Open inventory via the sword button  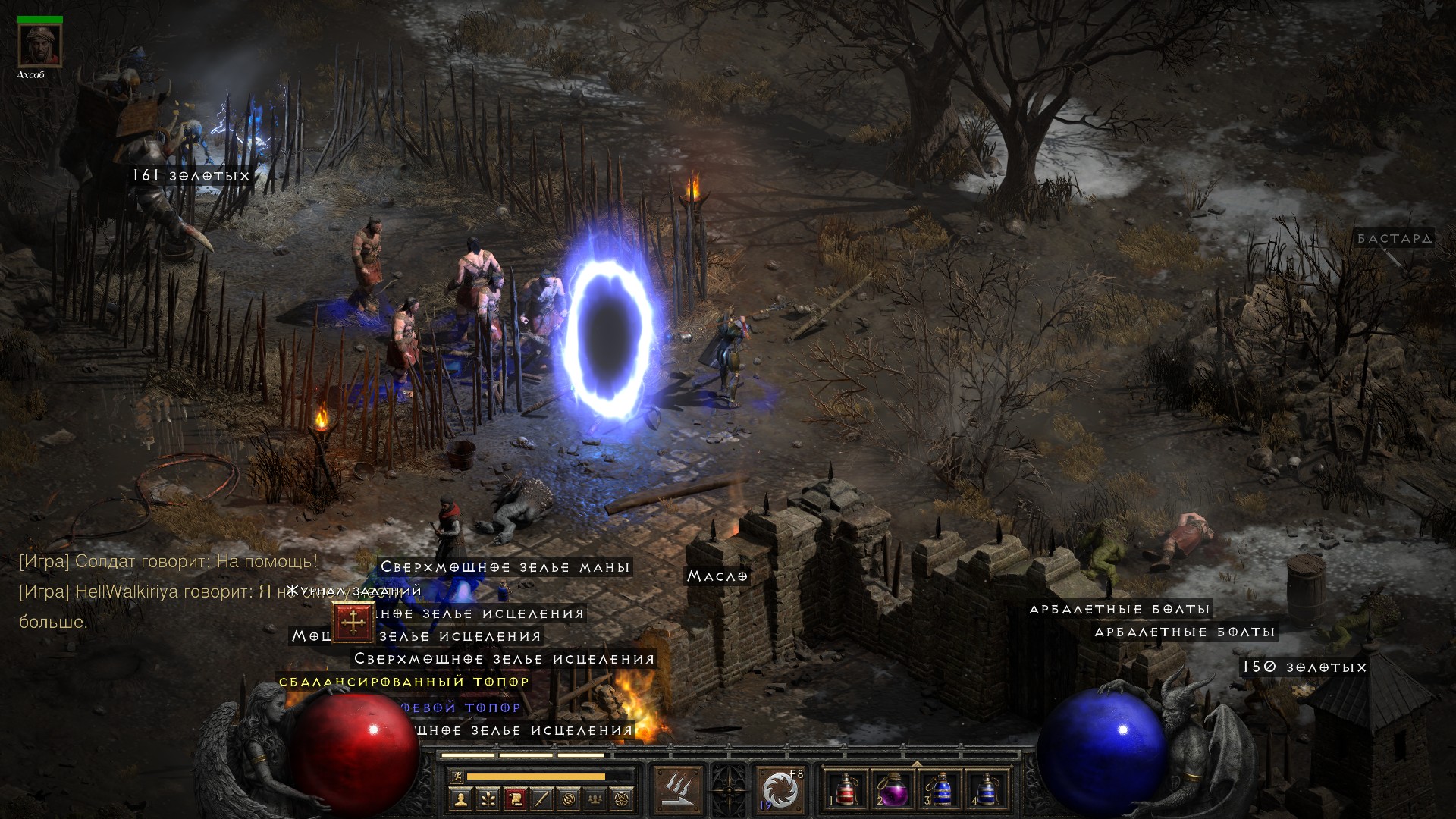pos(542,799)
